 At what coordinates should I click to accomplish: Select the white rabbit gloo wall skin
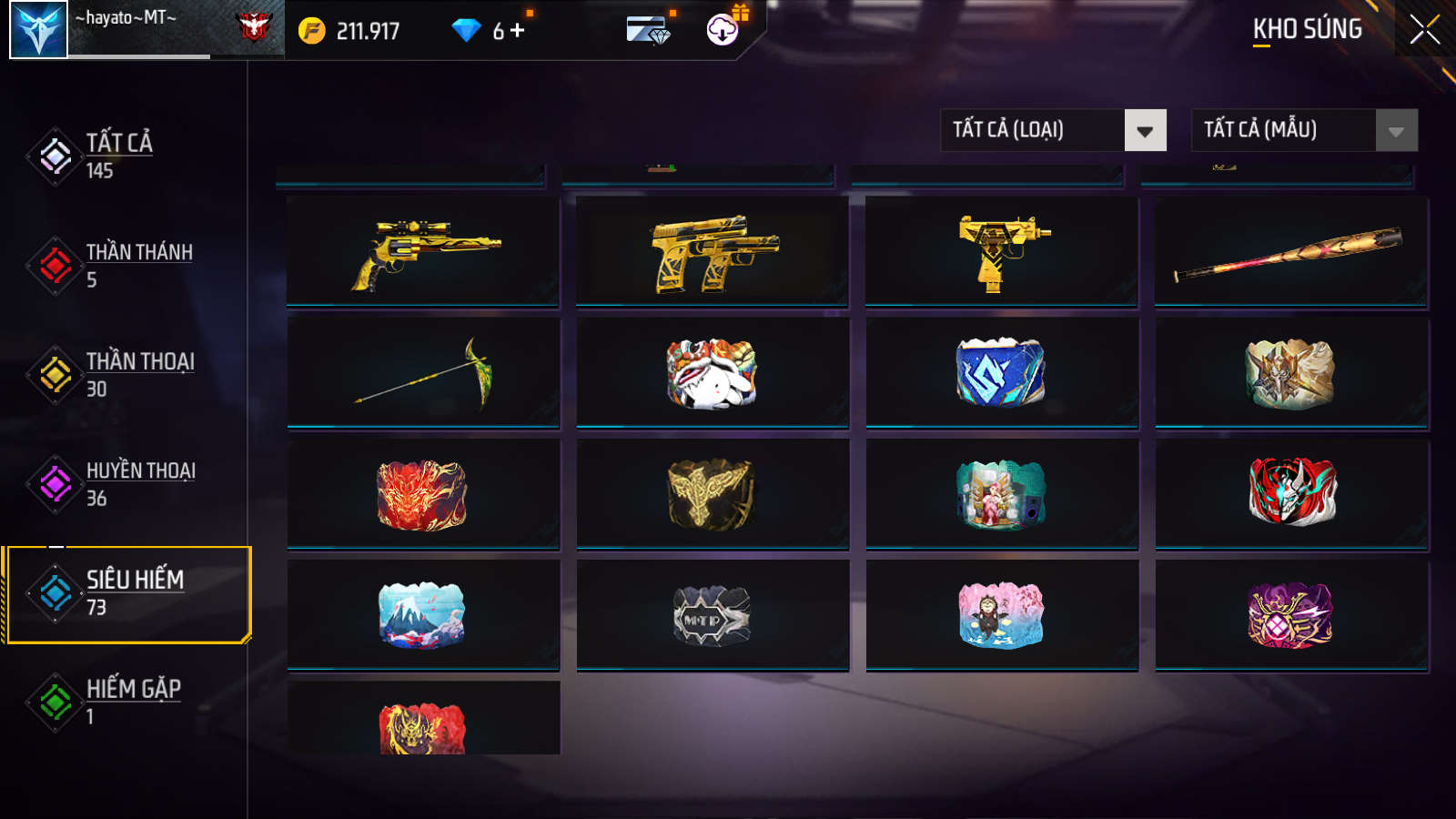(x=713, y=372)
